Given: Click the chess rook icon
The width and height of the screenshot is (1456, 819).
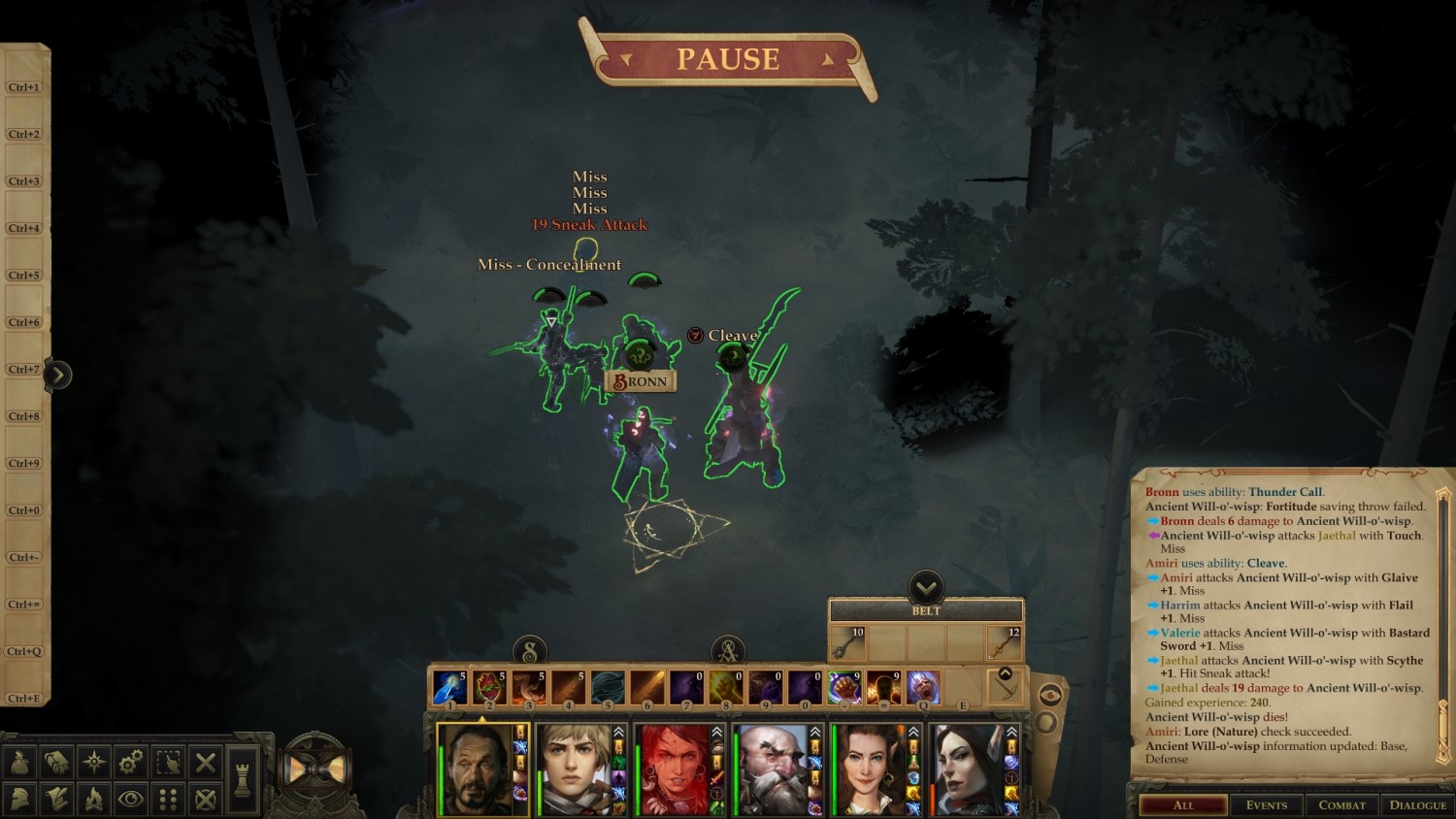Looking at the screenshot, I should (243, 780).
